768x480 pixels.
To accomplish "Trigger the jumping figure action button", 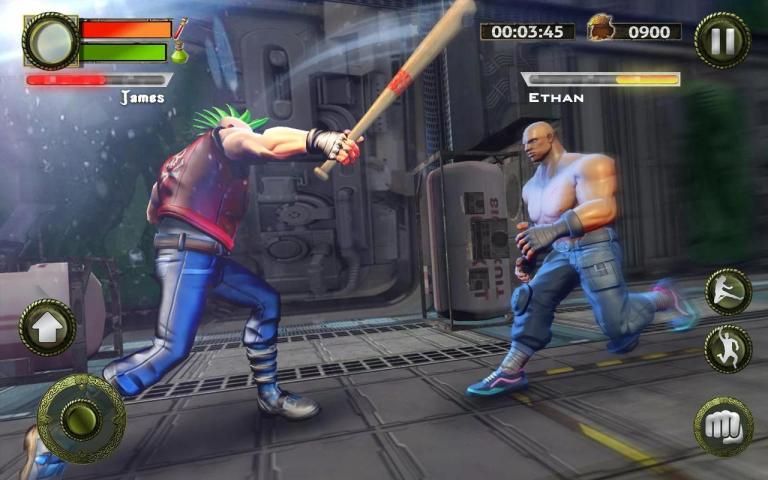I will tap(728, 348).
